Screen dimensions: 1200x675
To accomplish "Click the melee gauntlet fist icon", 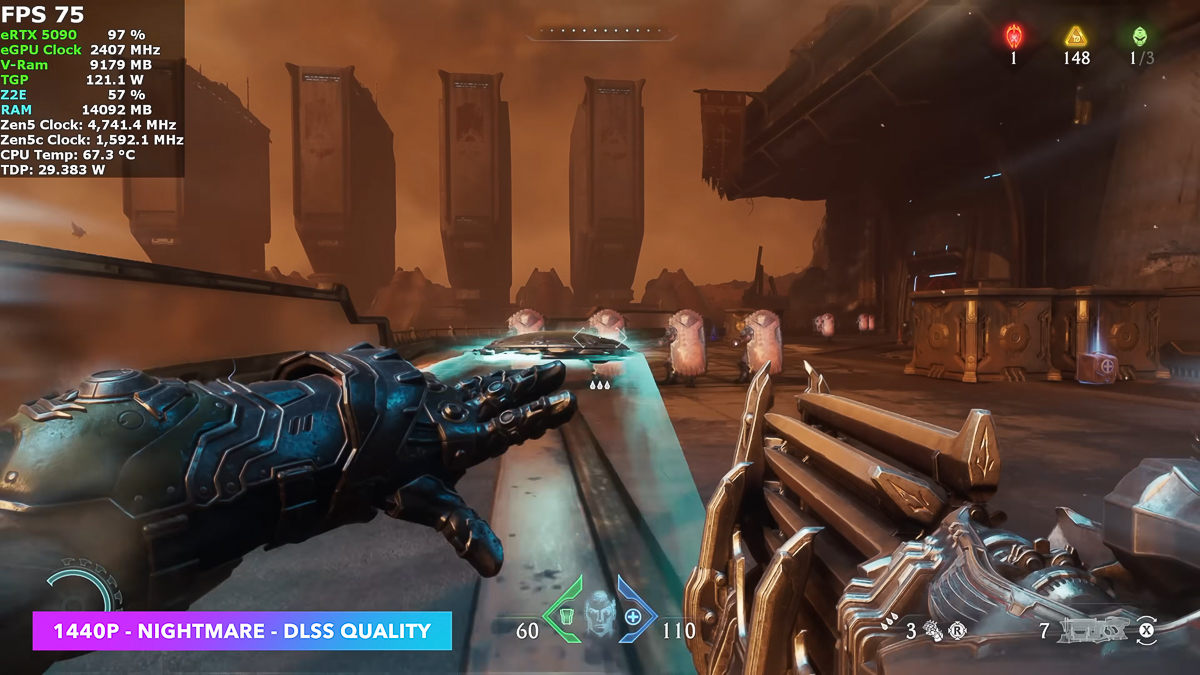I will pos(934,630).
